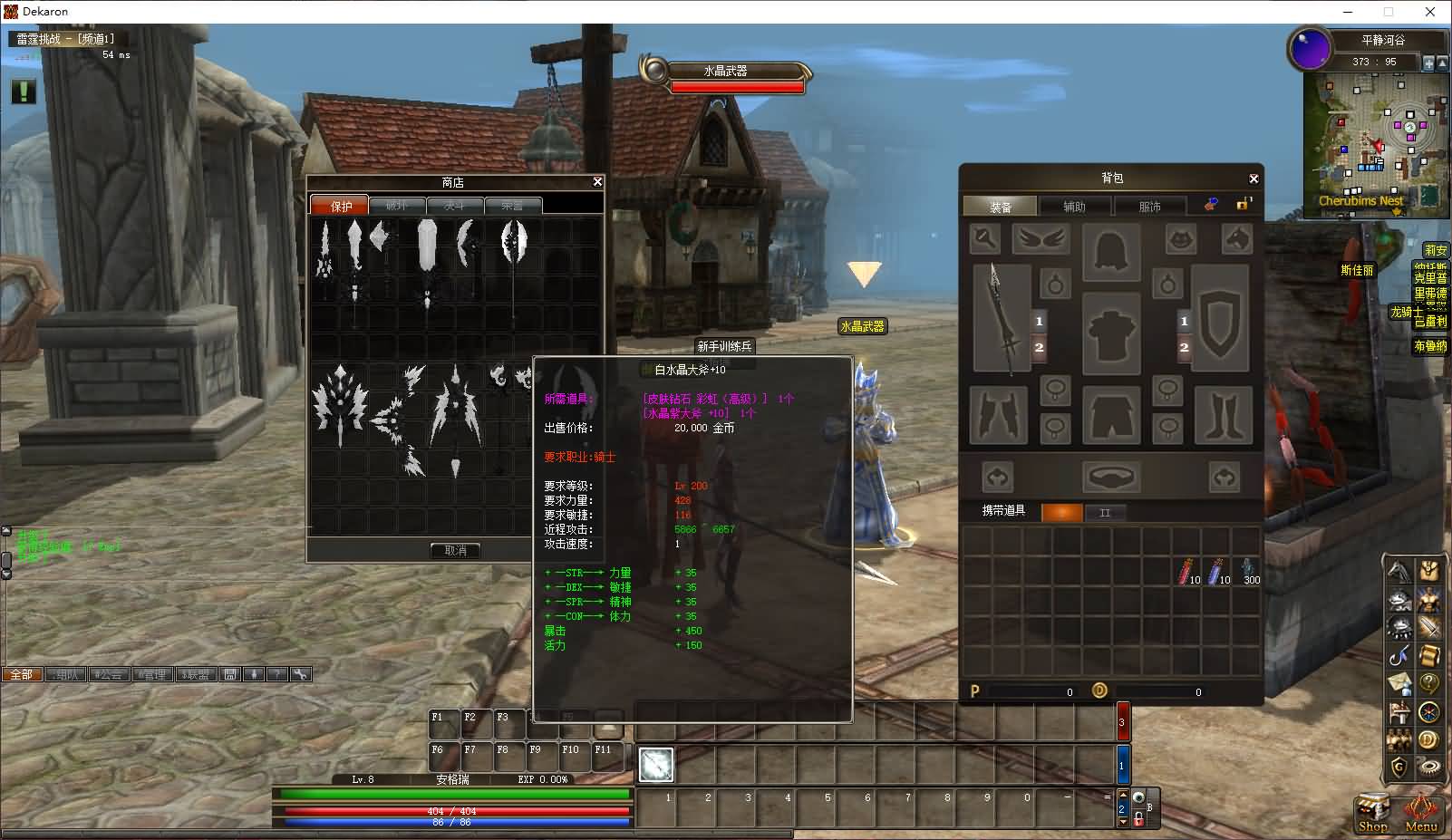
Task: Select the equipped spear weapon slot
Action: [x=1002, y=318]
